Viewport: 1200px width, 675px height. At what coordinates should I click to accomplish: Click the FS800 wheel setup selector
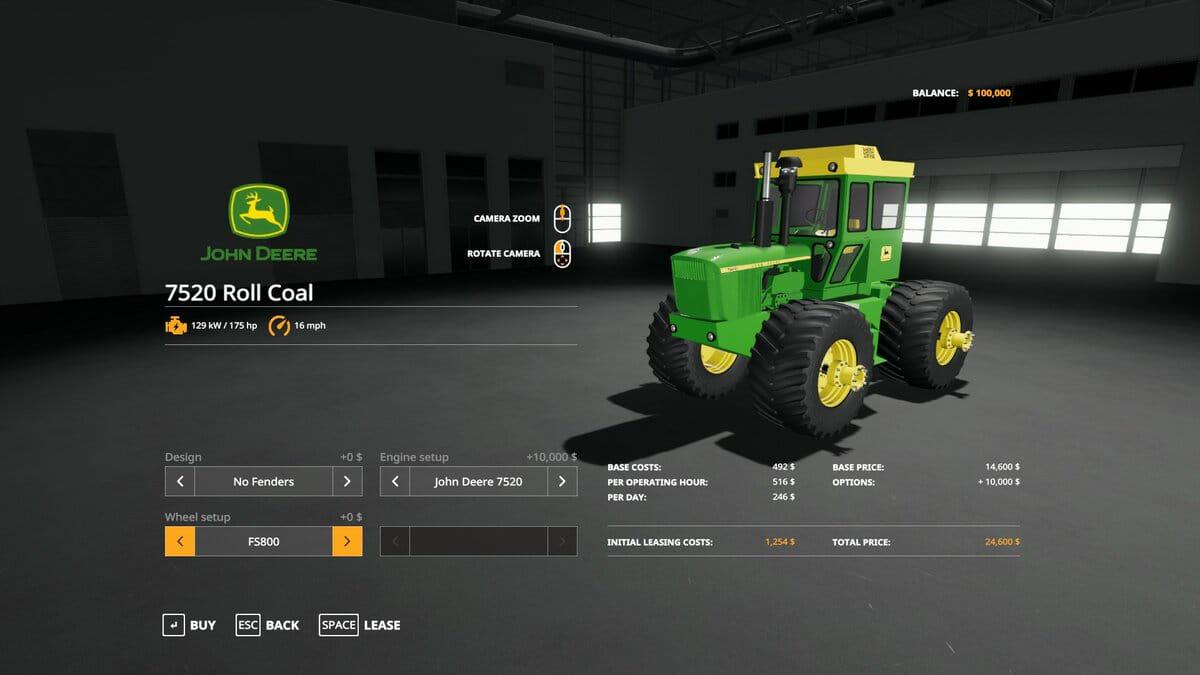264,541
